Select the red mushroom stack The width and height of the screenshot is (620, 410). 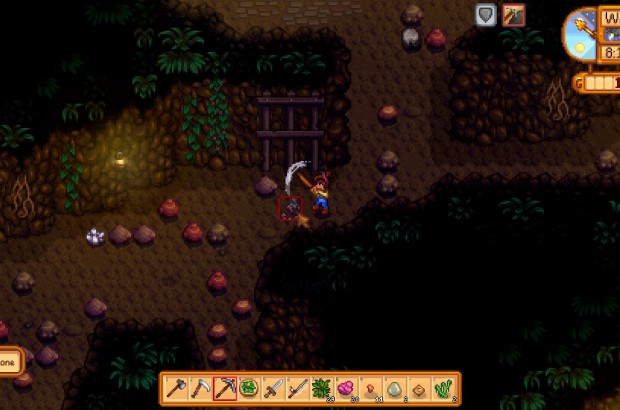pyautogui.click(x=370, y=387)
